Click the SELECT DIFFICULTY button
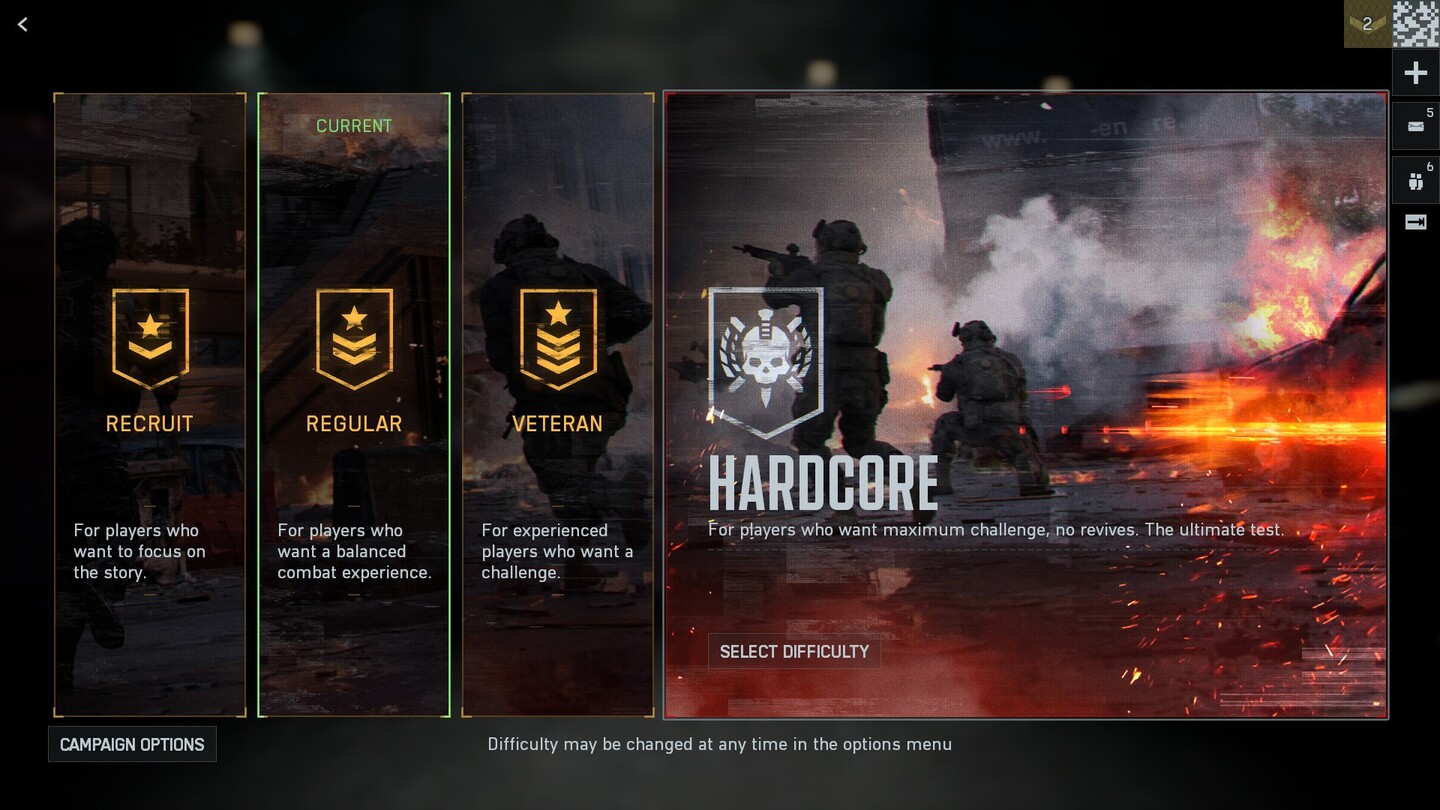The height and width of the screenshot is (810, 1440). [794, 651]
